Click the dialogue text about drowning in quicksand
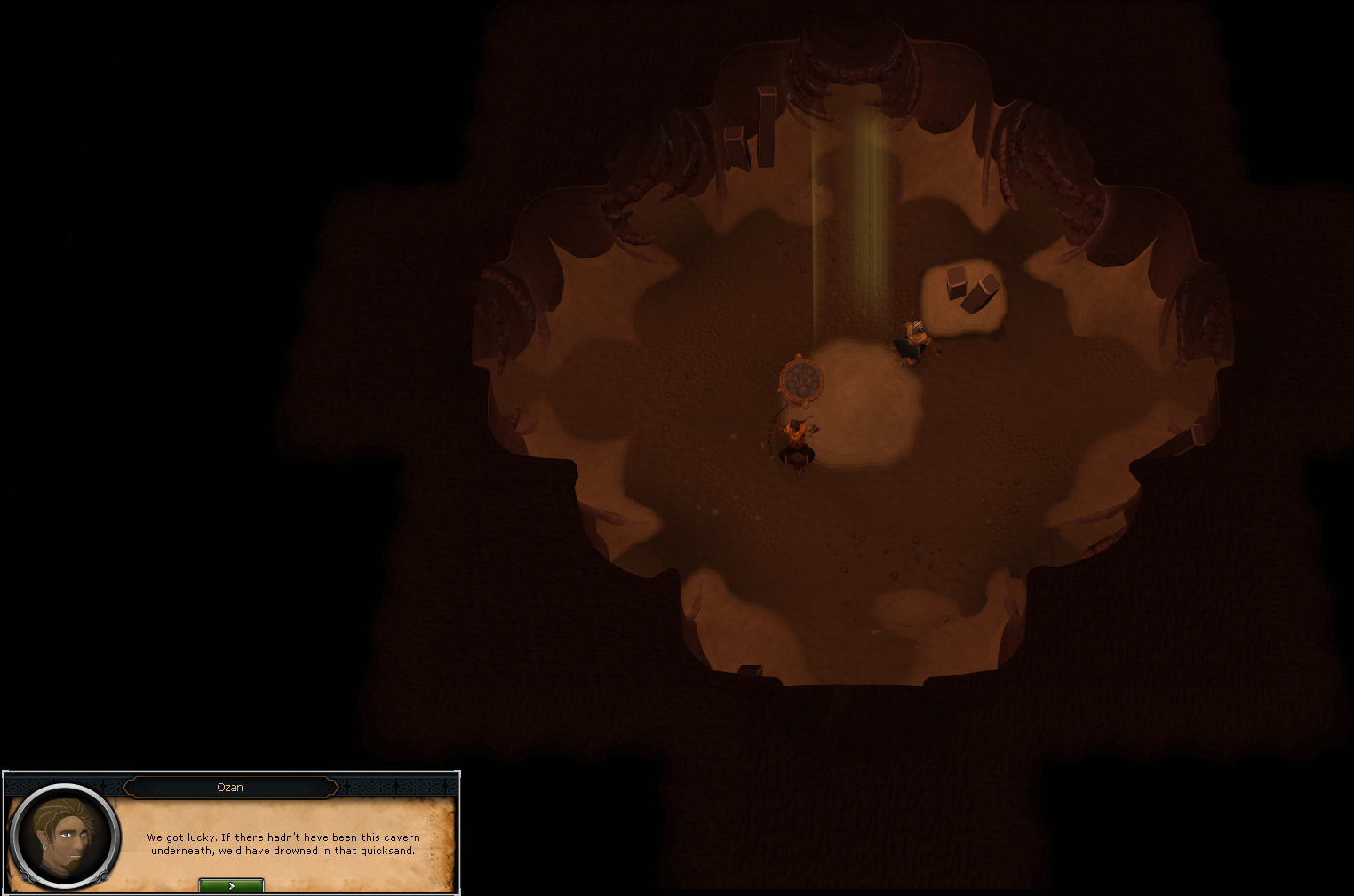This screenshot has width=1354, height=896. pyautogui.click(x=283, y=844)
